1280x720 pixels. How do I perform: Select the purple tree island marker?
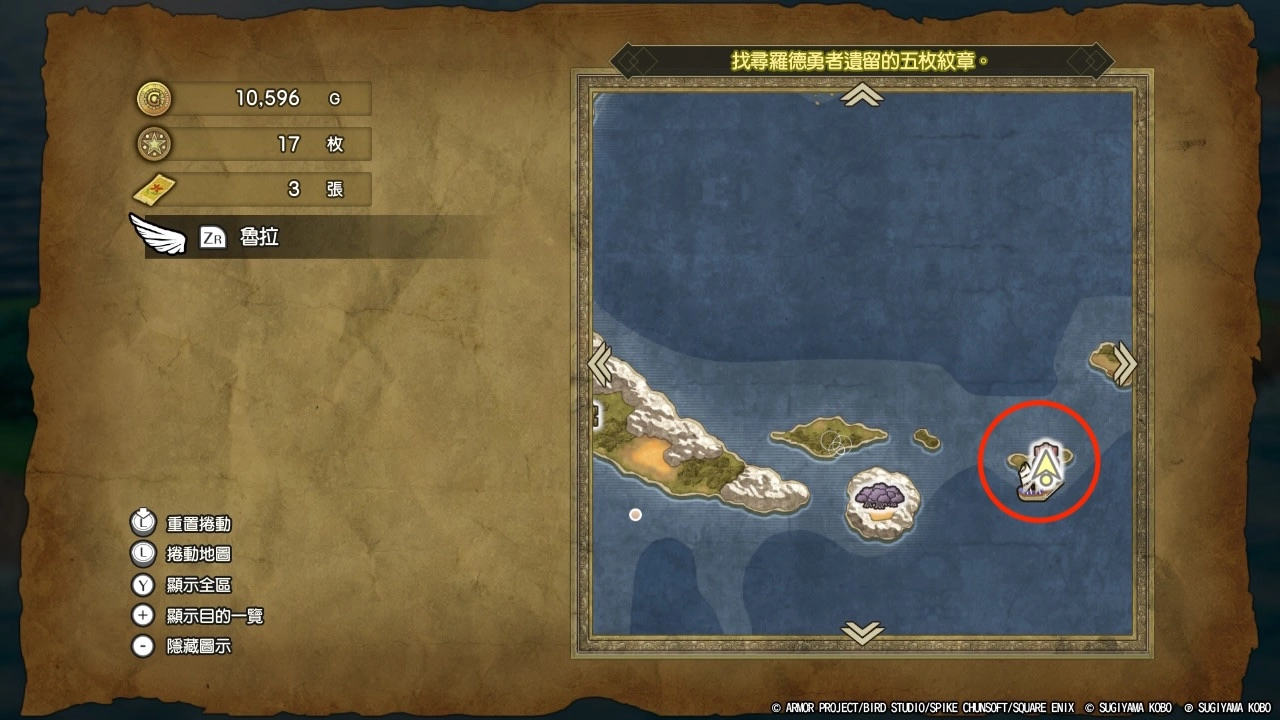pyautogui.click(x=881, y=497)
